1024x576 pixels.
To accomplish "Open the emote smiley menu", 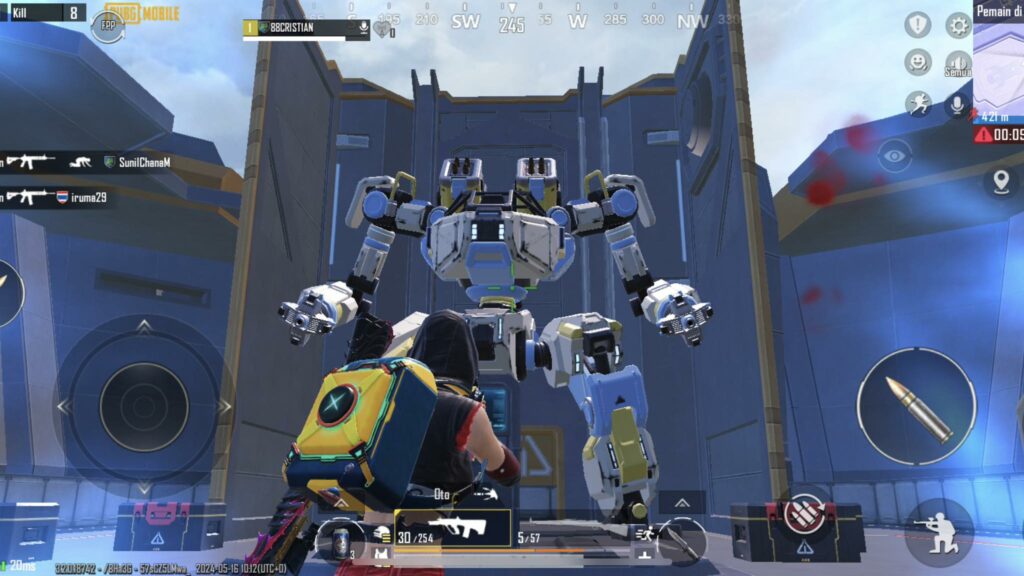I will [x=917, y=63].
